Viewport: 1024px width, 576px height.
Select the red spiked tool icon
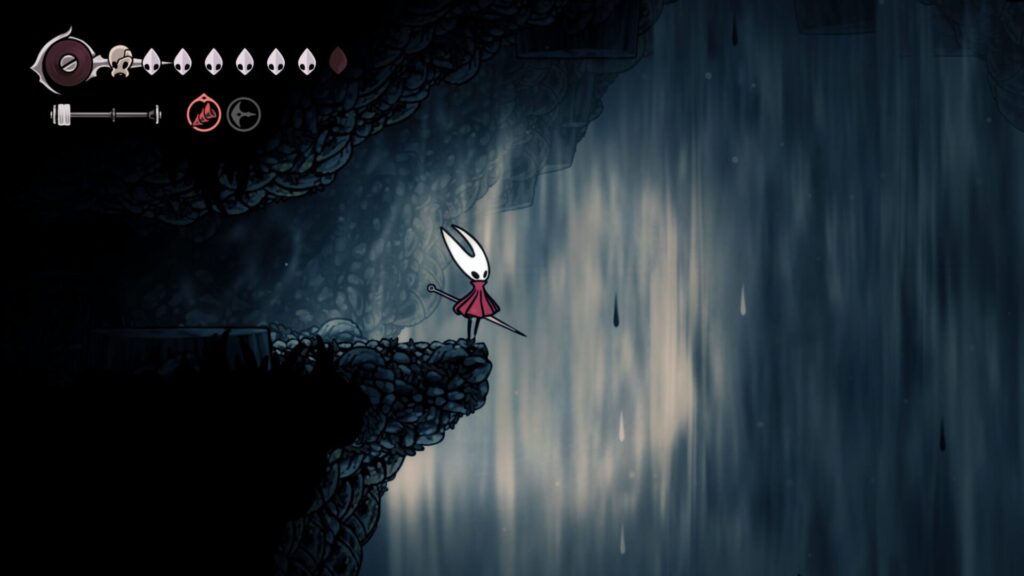(x=203, y=114)
